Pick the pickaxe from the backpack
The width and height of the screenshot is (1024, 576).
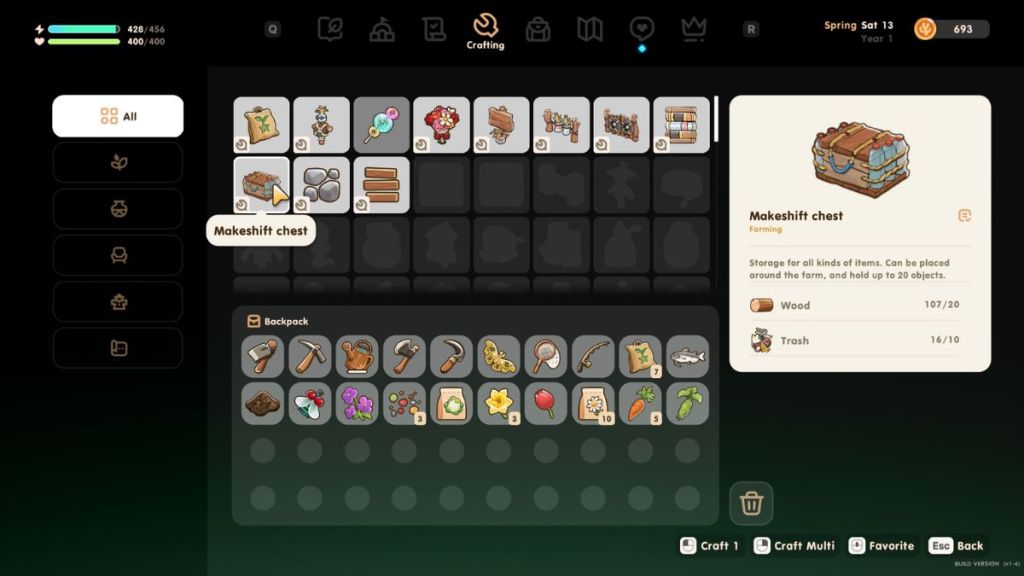click(310, 356)
